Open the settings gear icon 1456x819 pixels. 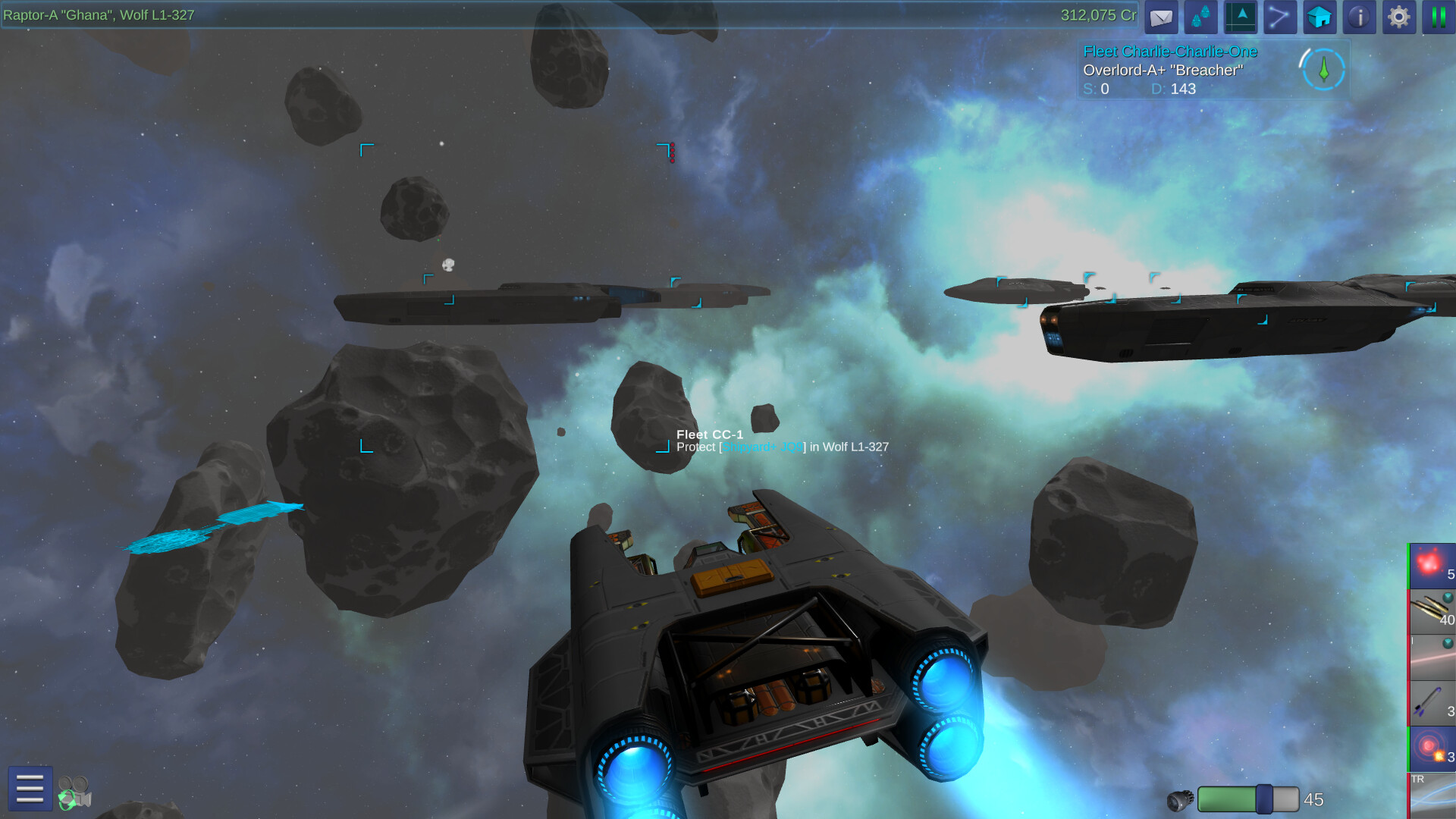pyautogui.click(x=1399, y=17)
